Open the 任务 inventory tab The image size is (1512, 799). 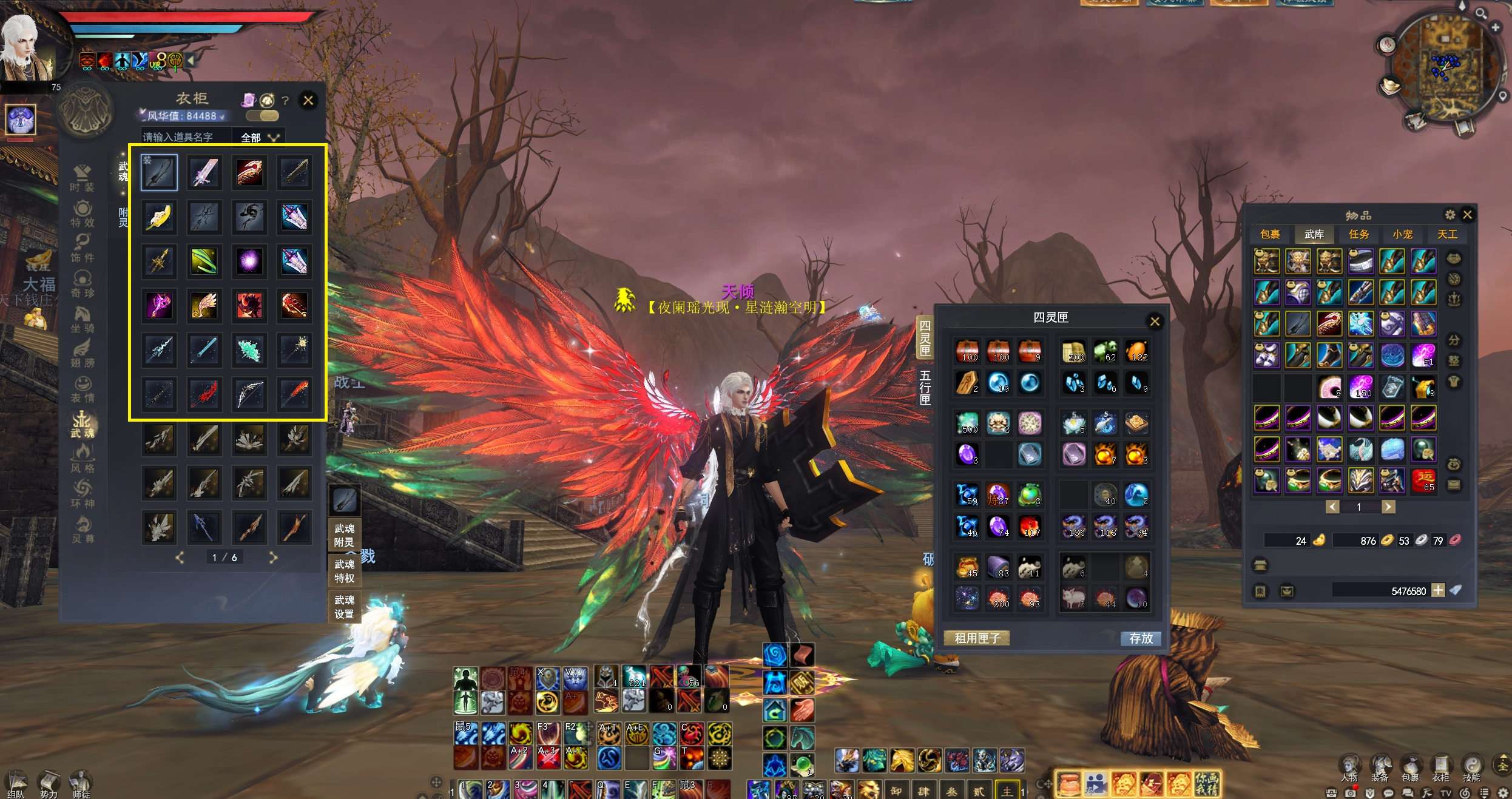coord(1358,234)
